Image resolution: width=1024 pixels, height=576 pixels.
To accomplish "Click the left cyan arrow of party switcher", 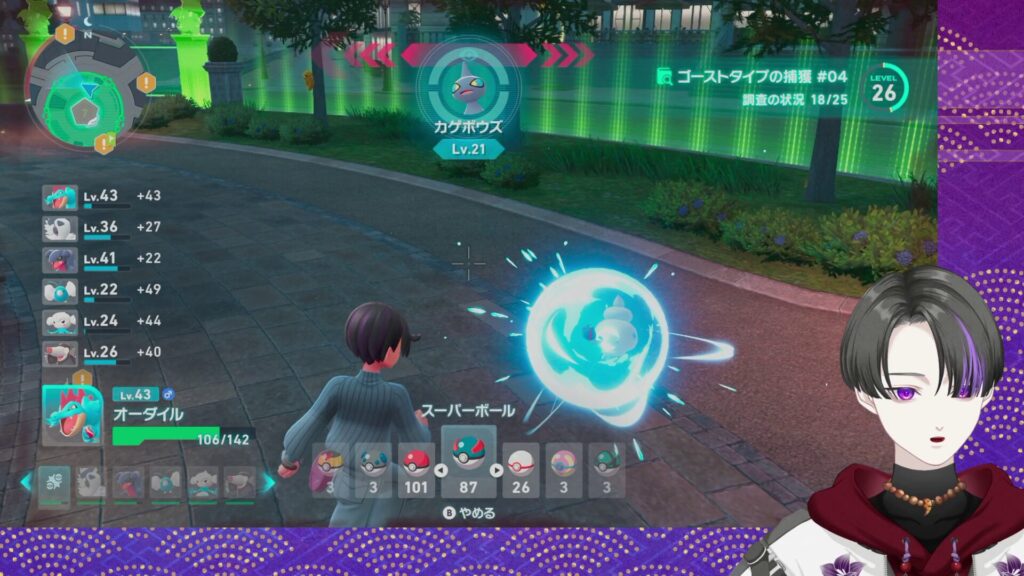I will pyautogui.click(x=25, y=482).
